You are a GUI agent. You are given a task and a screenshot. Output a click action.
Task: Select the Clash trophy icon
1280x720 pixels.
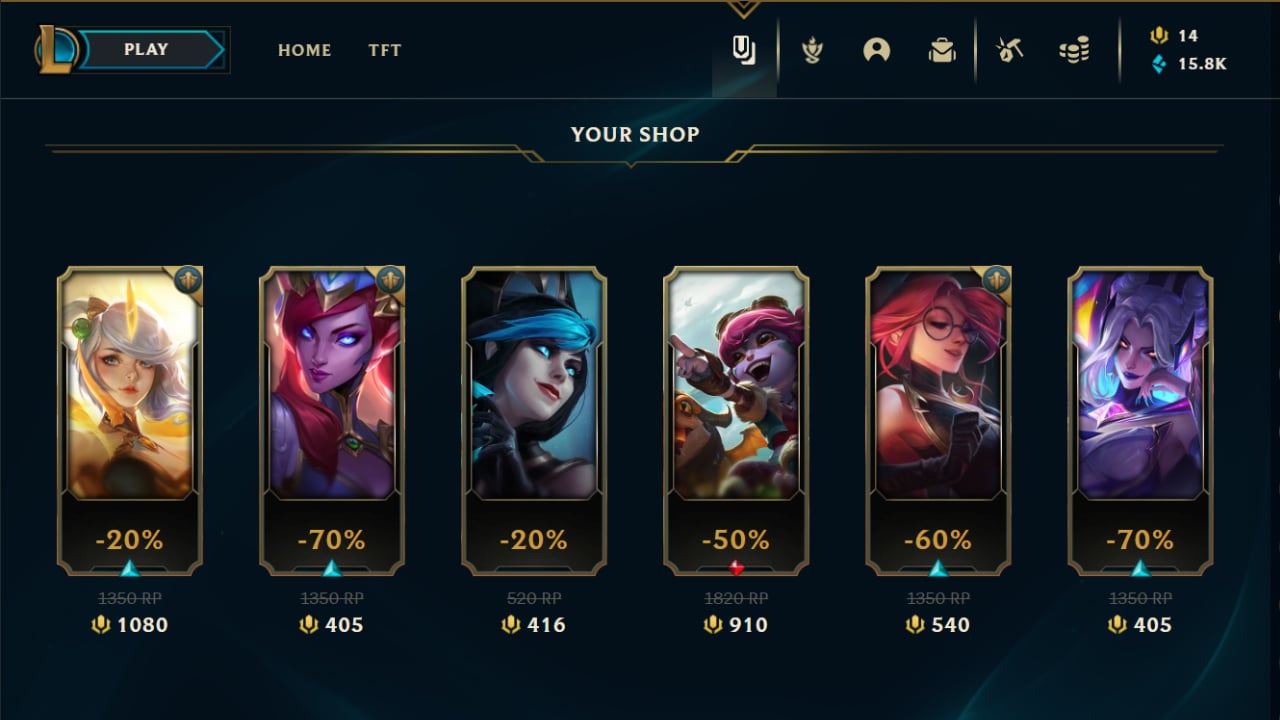point(811,50)
